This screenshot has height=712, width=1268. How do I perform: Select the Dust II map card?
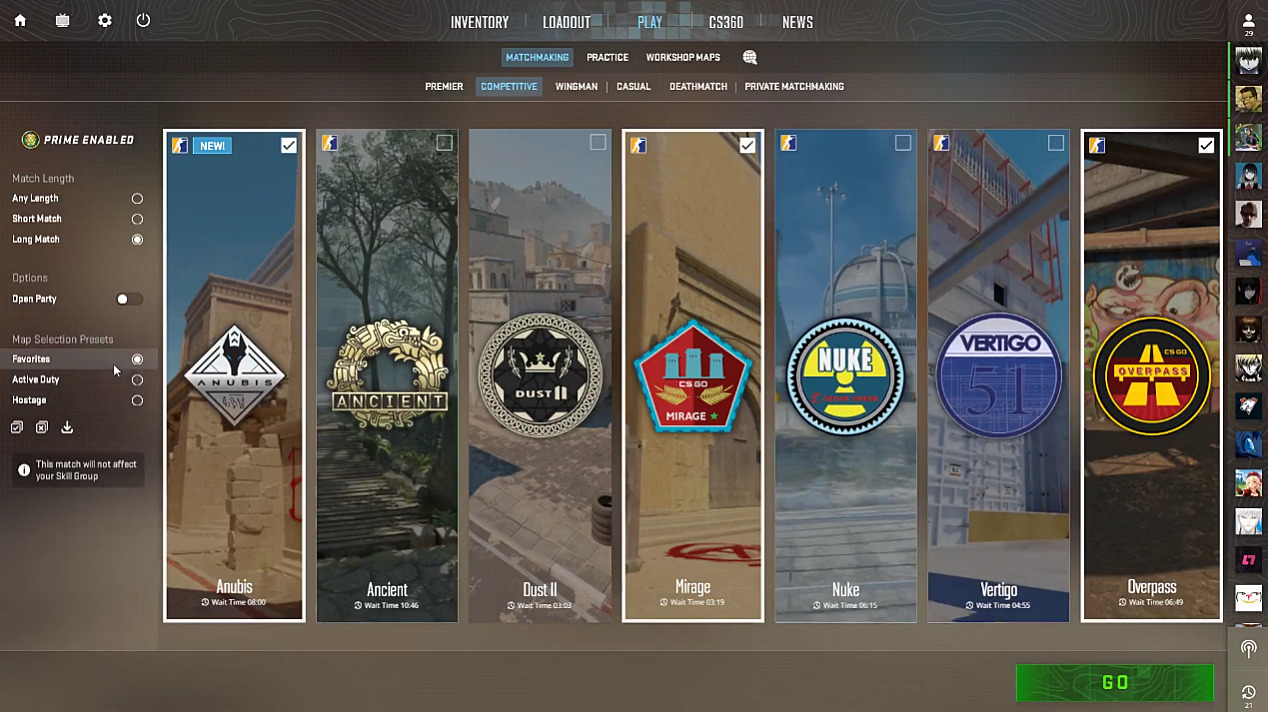click(x=540, y=375)
